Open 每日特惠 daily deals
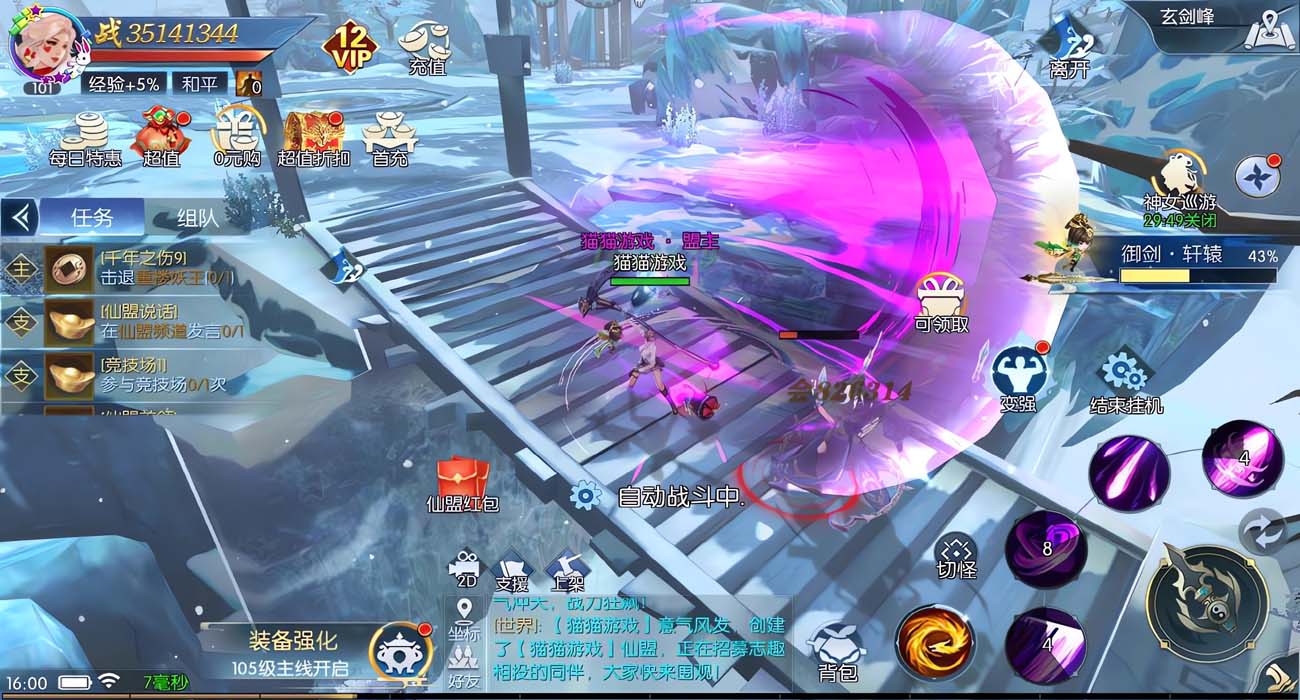This screenshot has width=1300, height=700. (86, 138)
